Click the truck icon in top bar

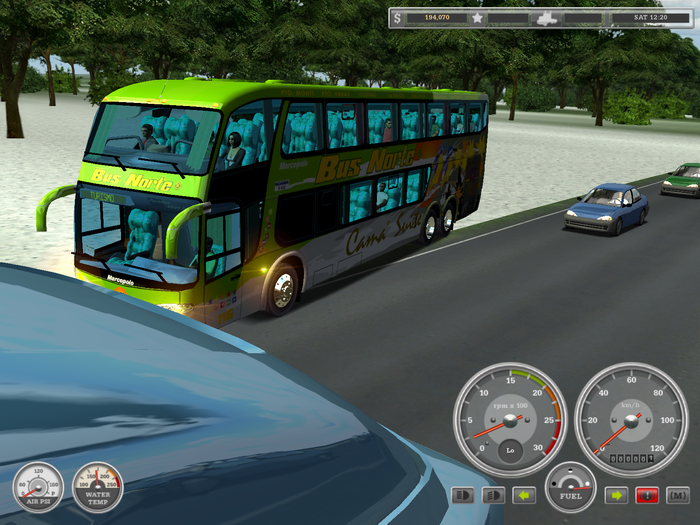coord(546,18)
